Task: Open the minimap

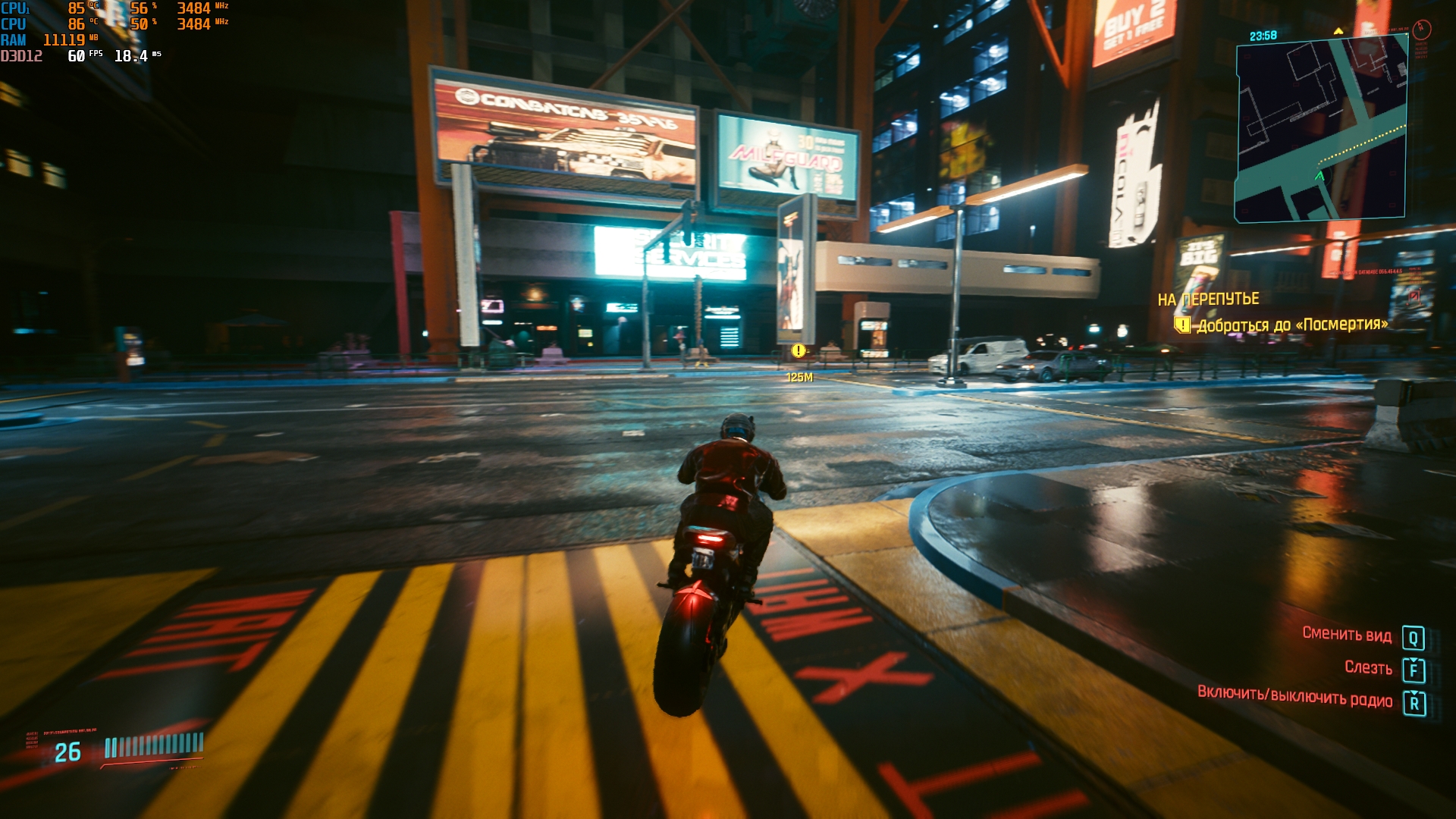Action: [x=1321, y=130]
